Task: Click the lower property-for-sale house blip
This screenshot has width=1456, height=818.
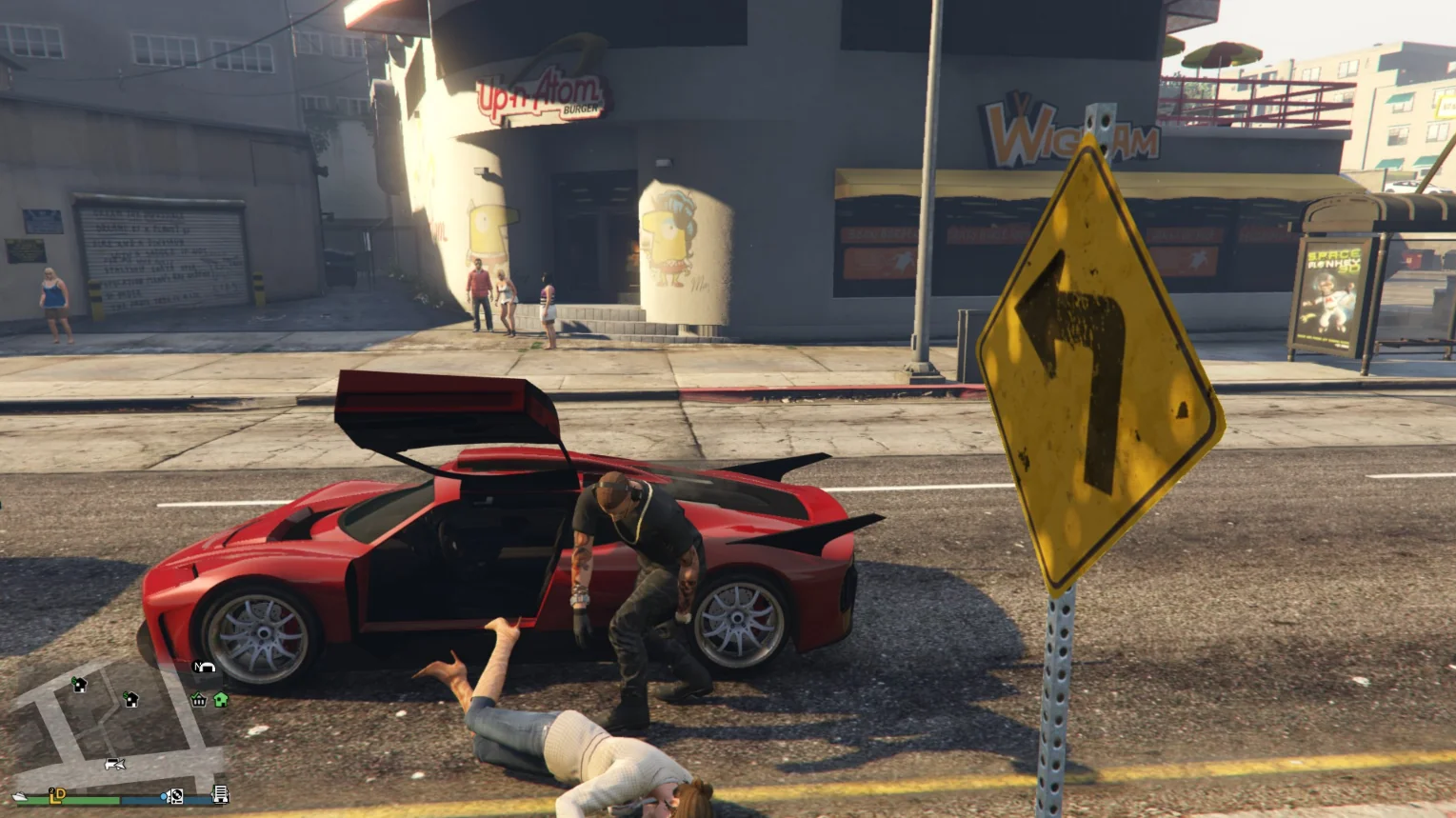Action: [131, 699]
